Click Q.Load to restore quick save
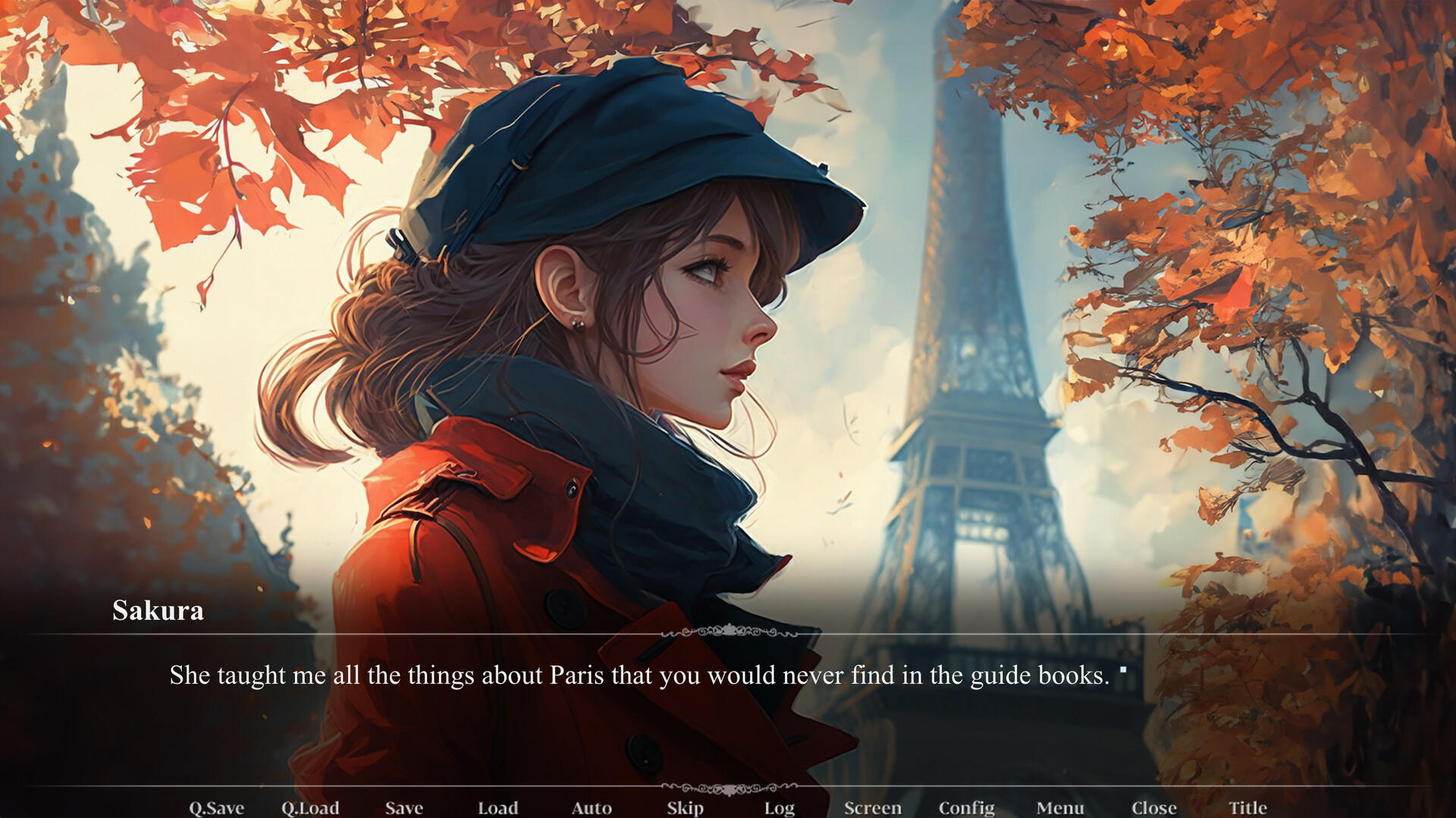1456x818 pixels. click(x=311, y=808)
